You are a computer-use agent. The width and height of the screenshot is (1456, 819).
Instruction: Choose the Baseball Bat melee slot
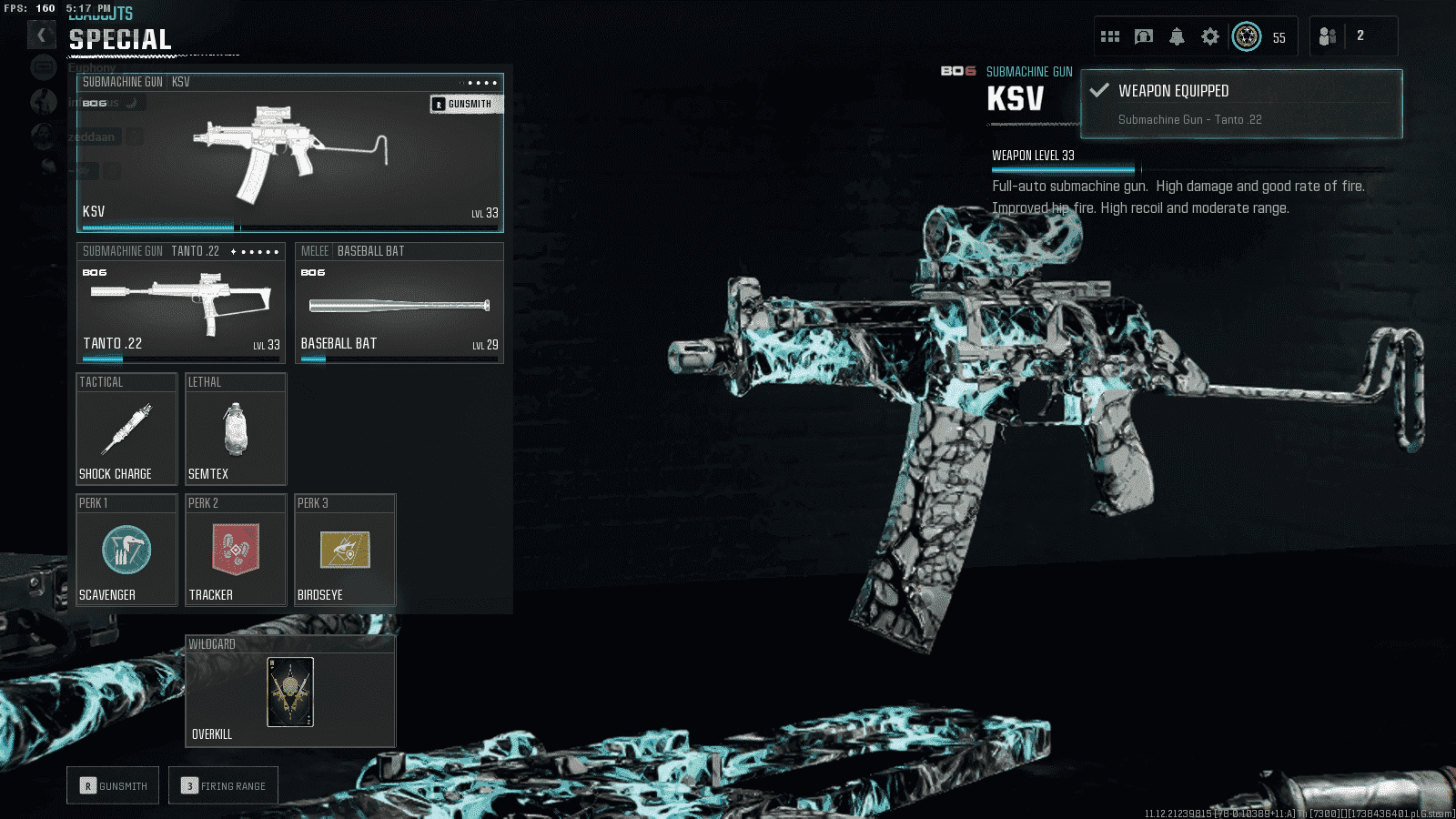click(x=399, y=304)
